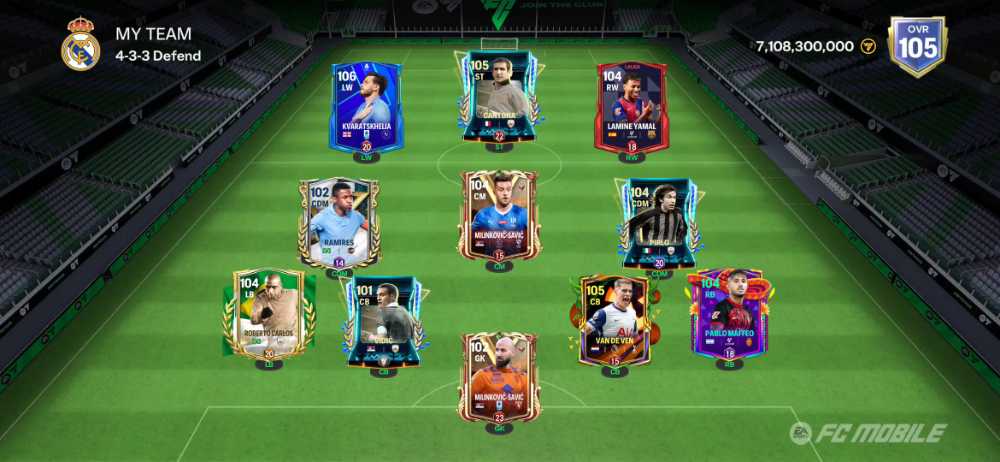Tap the gold coin currency icon

[x=868, y=46]
